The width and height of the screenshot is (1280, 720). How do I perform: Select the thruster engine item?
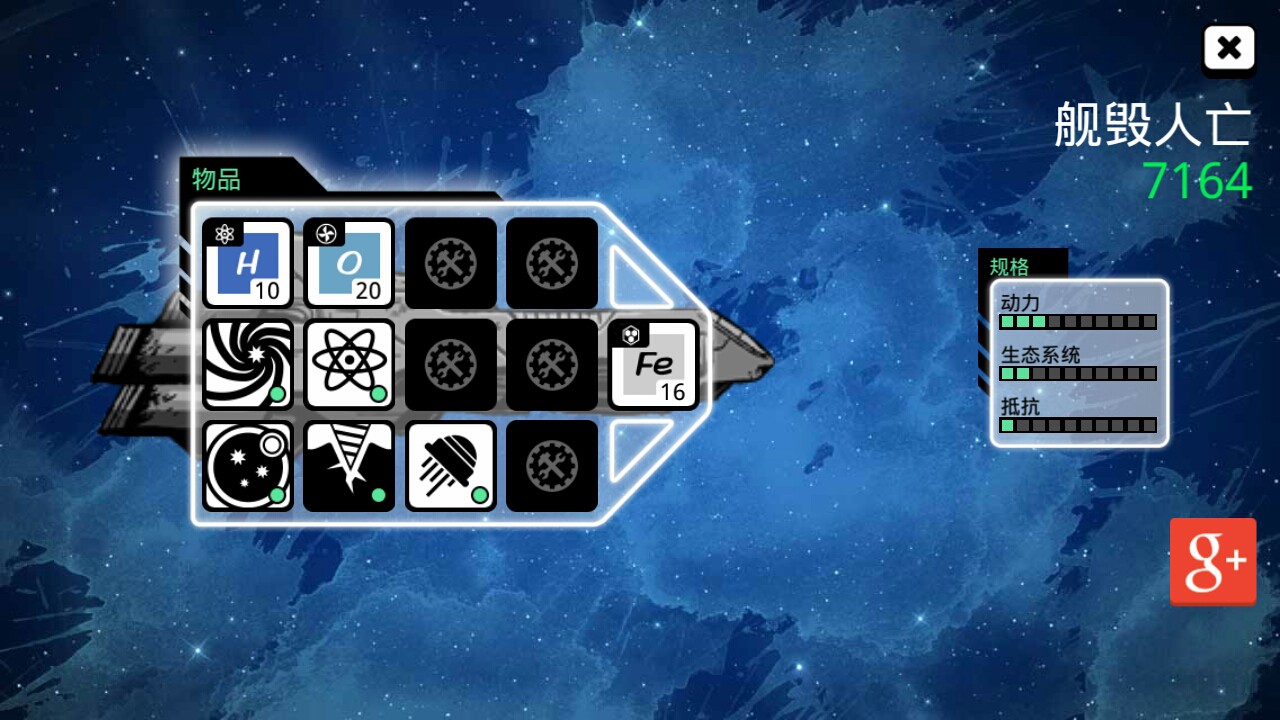tap(450, 466)
